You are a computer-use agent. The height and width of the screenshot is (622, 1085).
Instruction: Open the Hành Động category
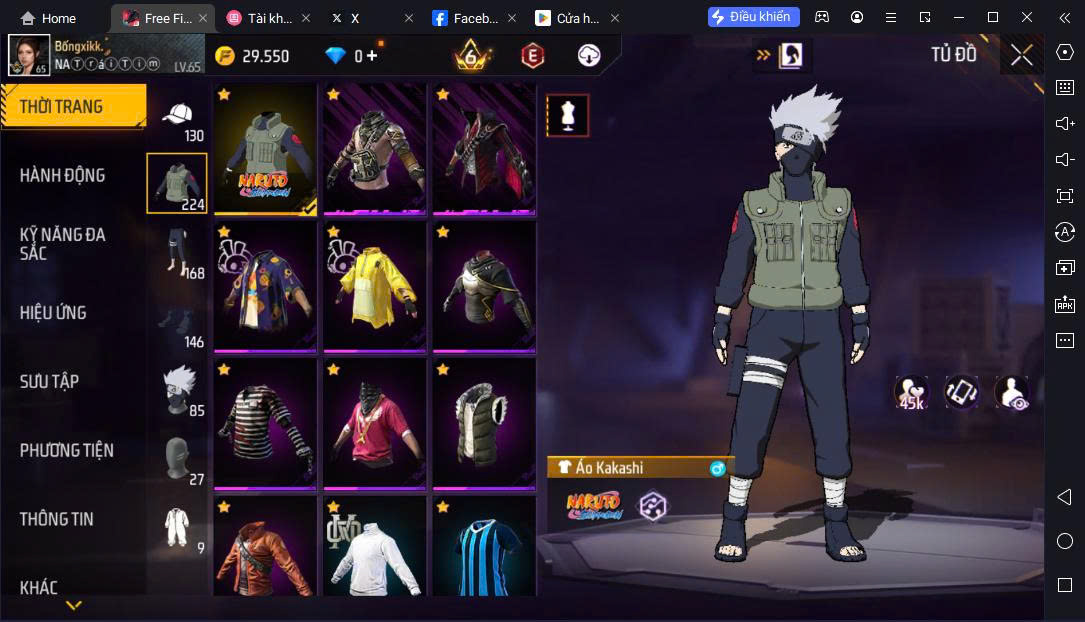coord(63,176)
